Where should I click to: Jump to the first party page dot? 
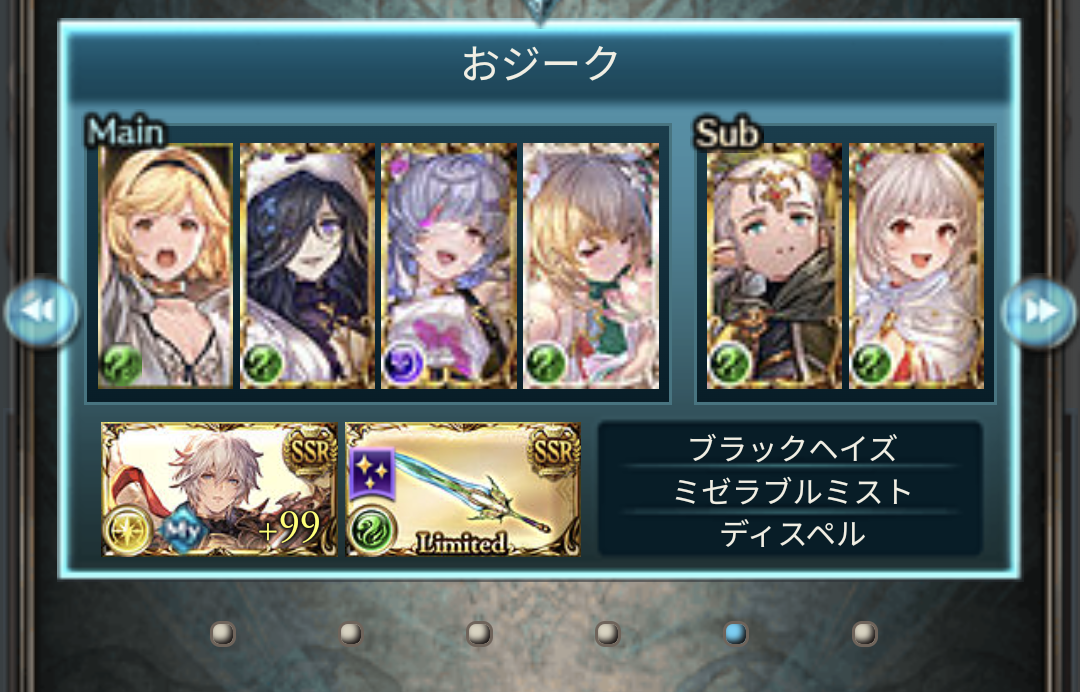(x=223, y=633)
